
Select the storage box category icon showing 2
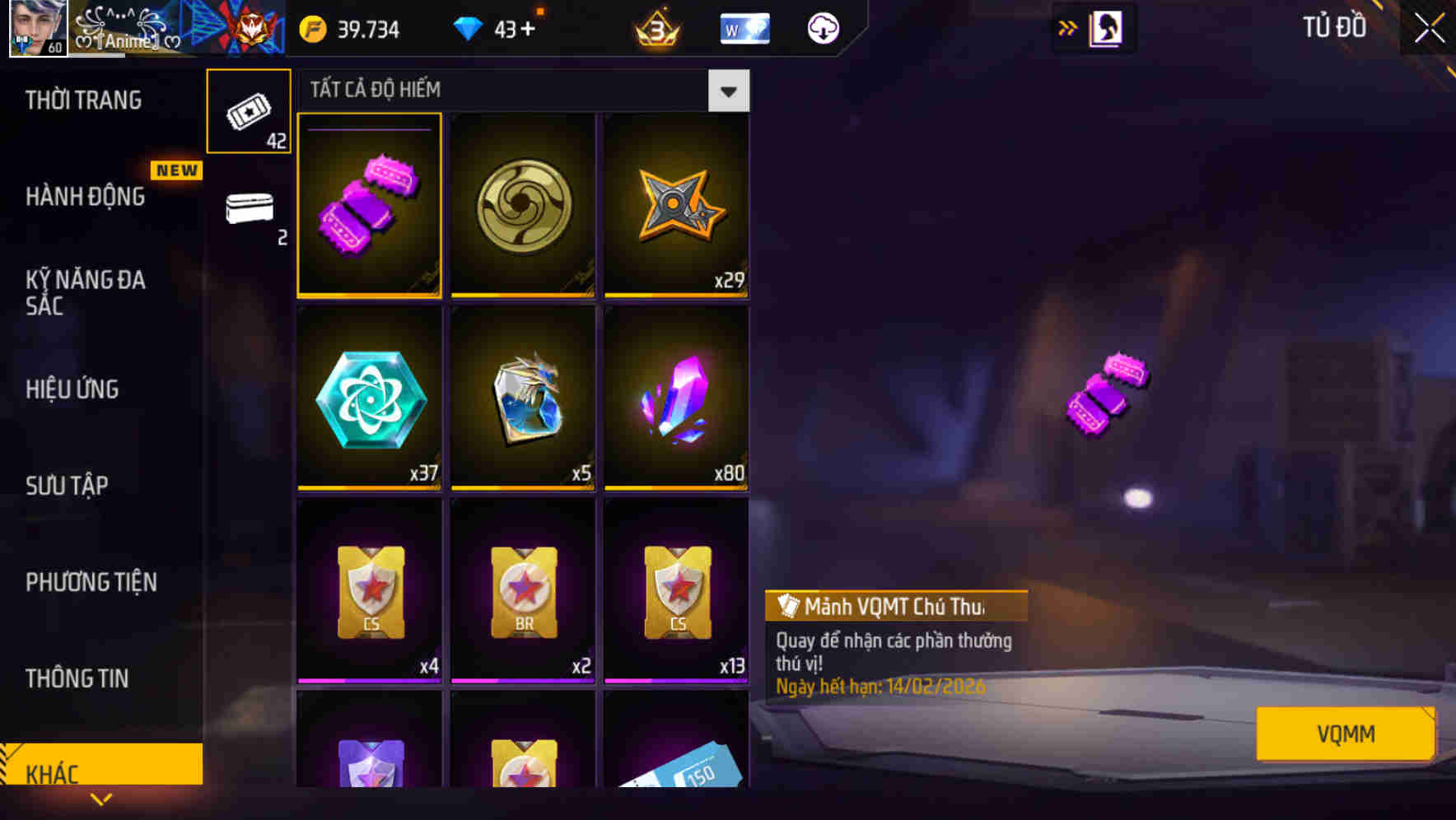[250, 212]
